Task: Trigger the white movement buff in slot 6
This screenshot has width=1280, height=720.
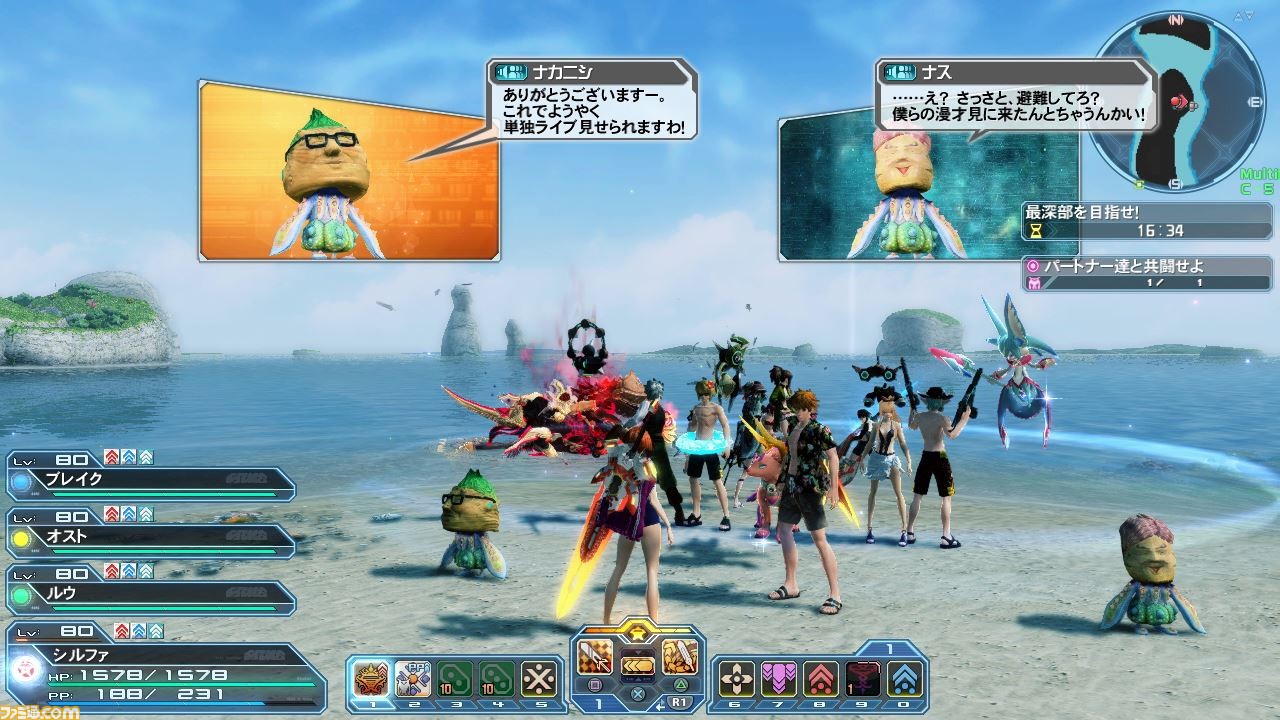Action: 736,678
